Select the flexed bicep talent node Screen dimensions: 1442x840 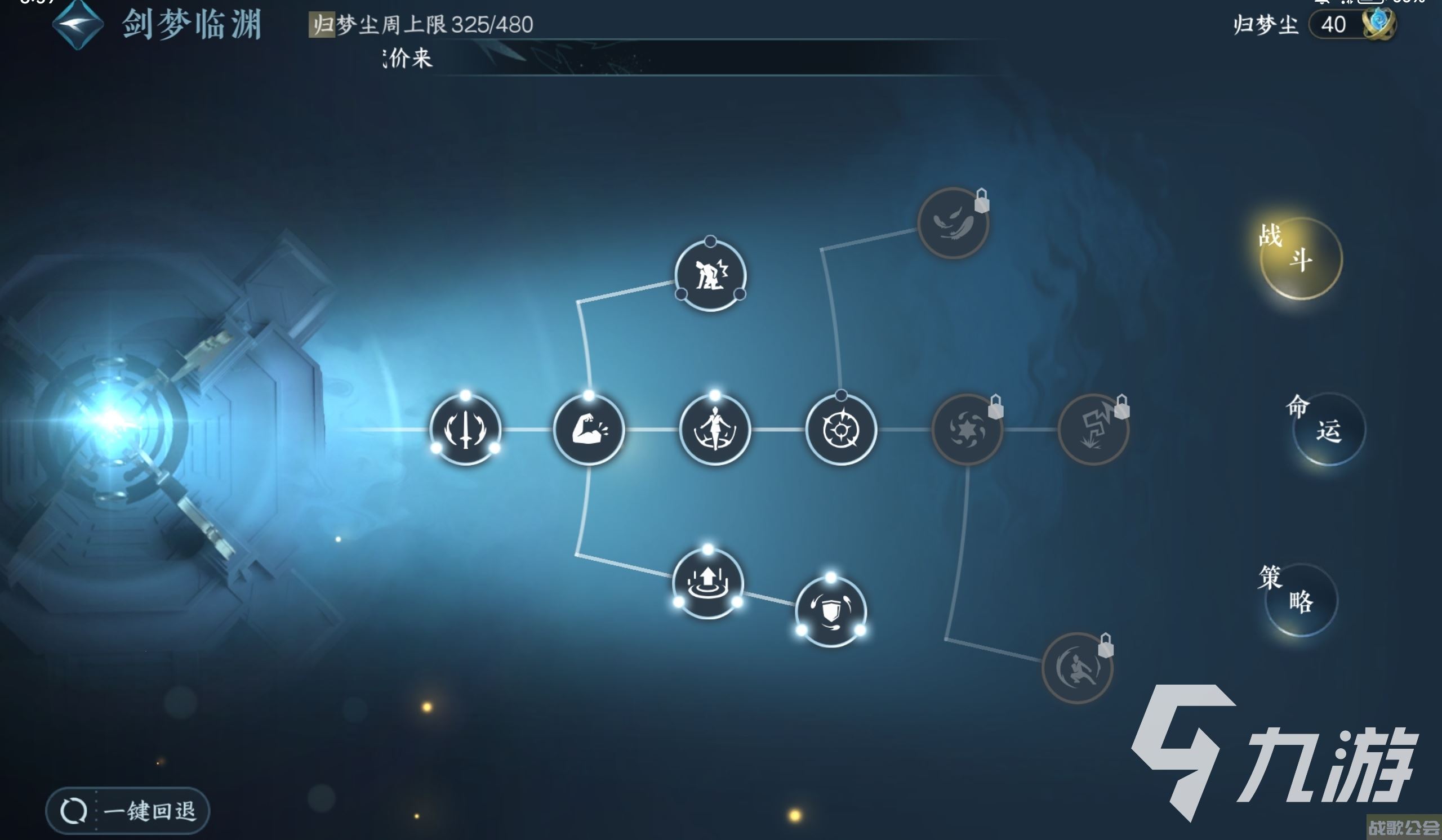589,430
